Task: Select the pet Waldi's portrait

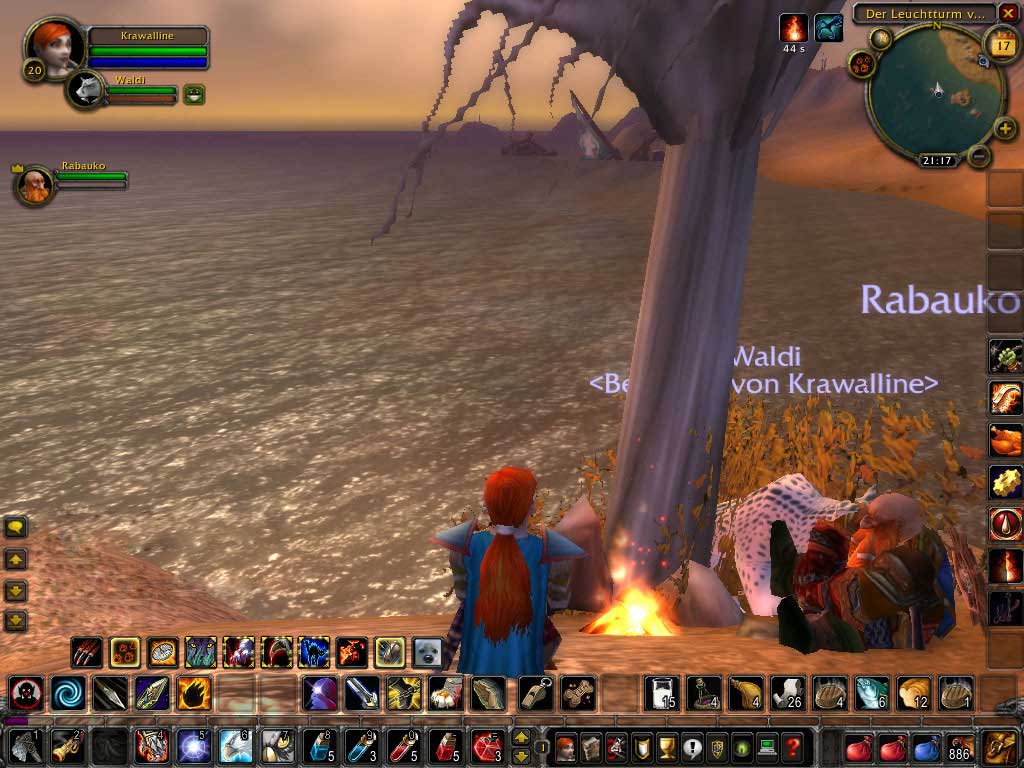Action: [84, 90]
